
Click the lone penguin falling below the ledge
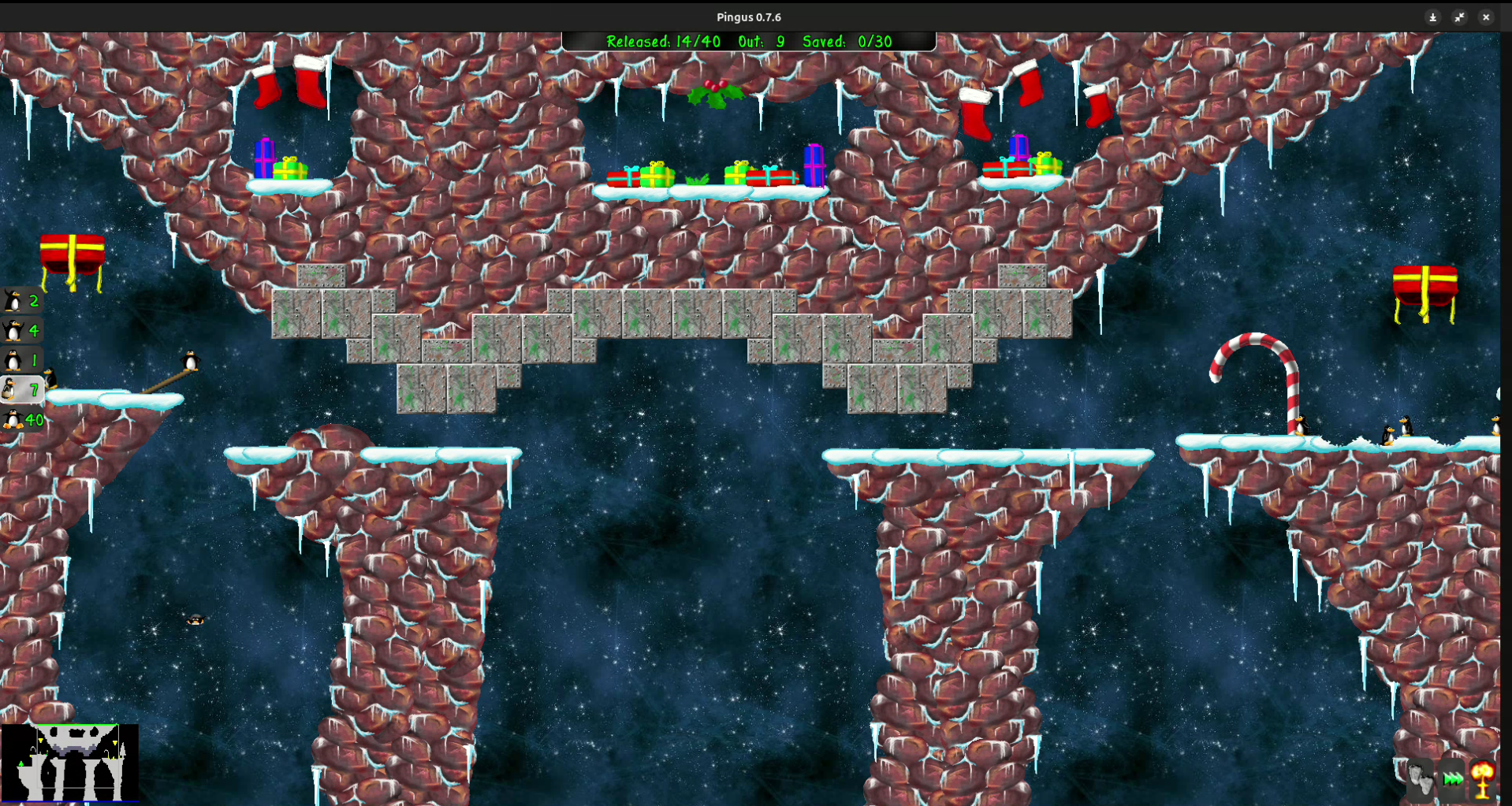point(193,621)
